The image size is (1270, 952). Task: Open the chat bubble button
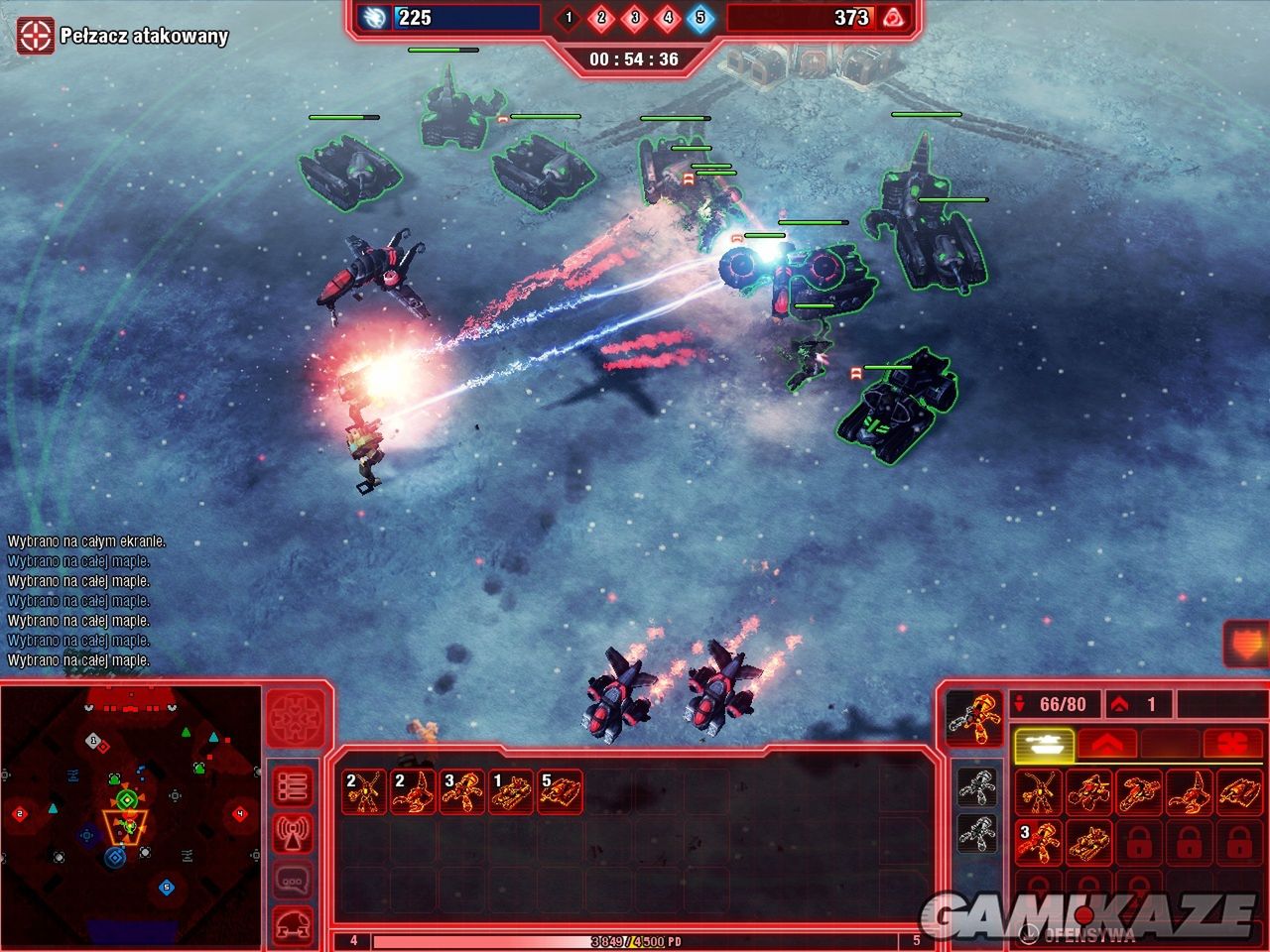coord(293,879)
